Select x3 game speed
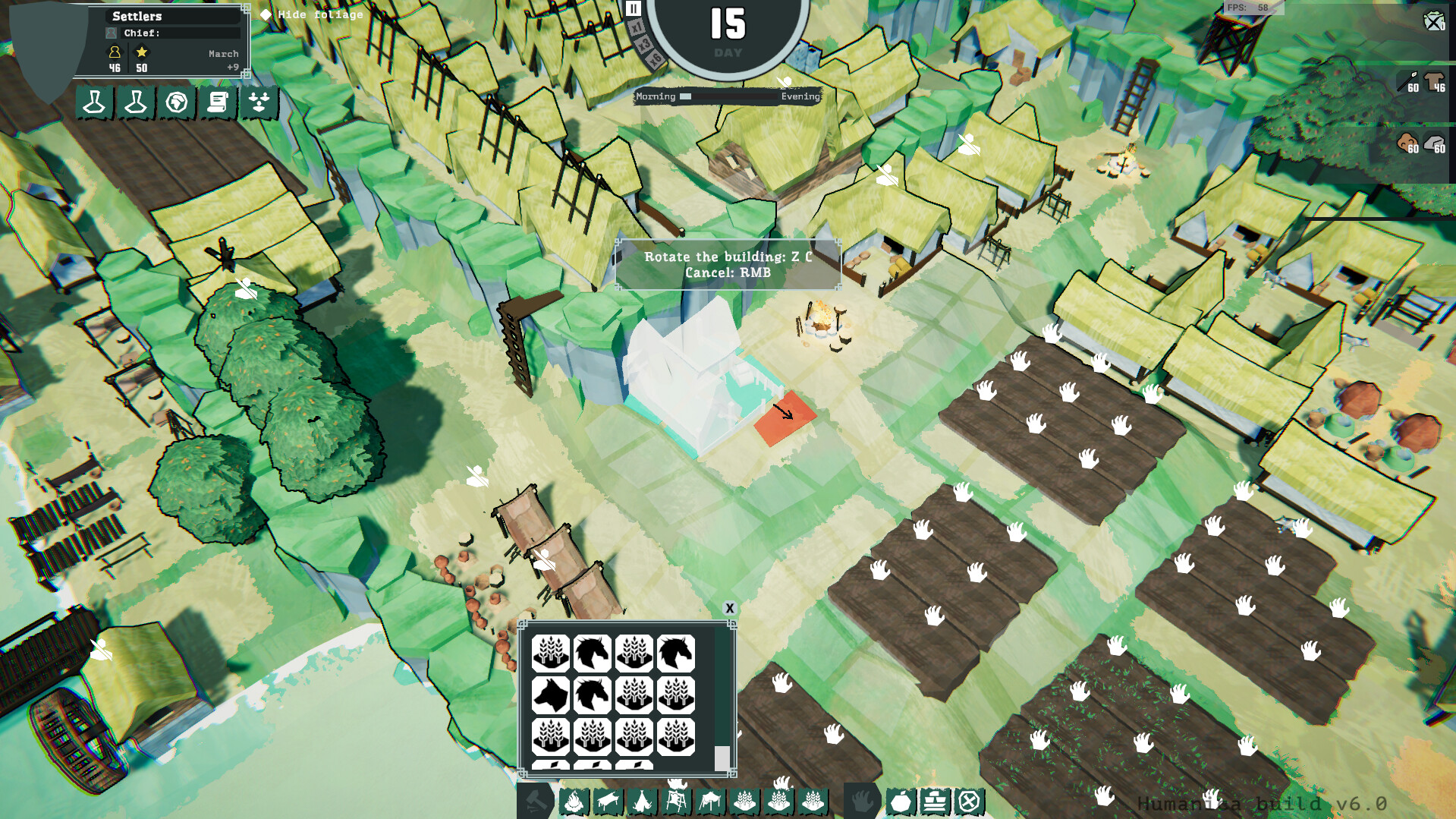This screenshot has width=1456, height=819. coord(645,43)
